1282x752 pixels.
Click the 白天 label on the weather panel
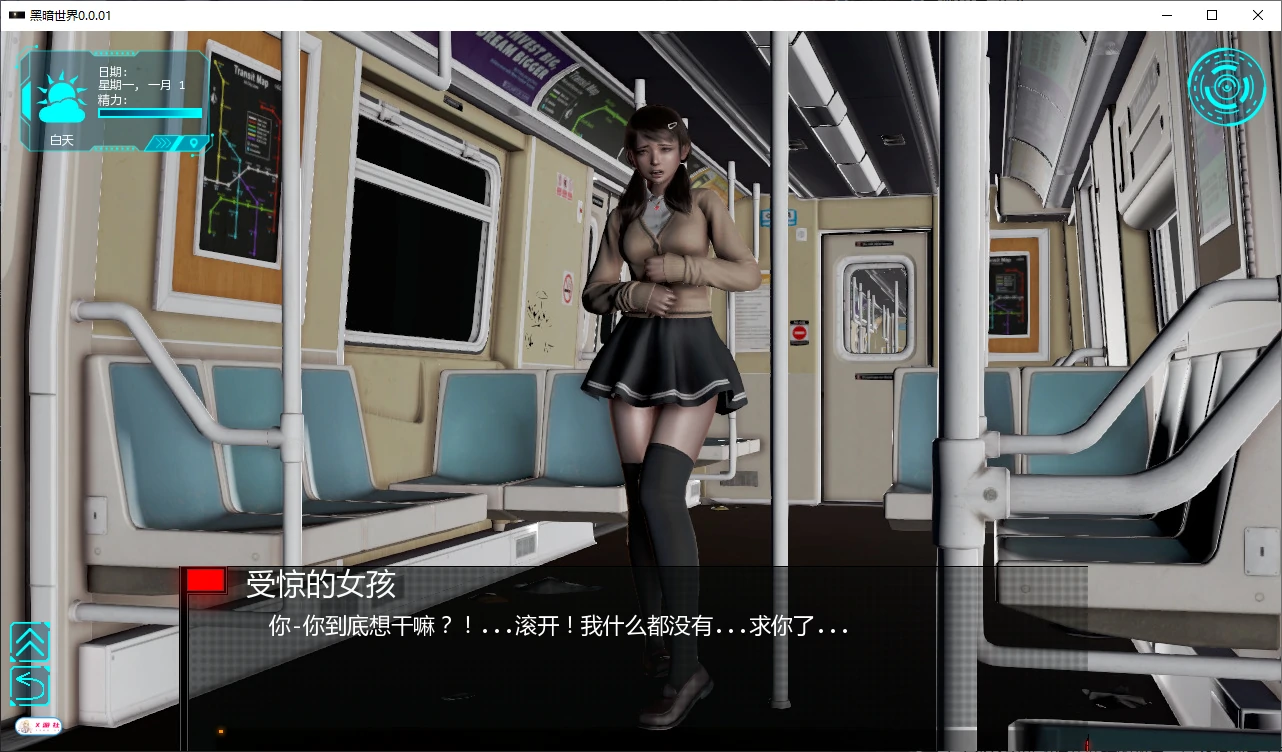[x=62, y=140]
